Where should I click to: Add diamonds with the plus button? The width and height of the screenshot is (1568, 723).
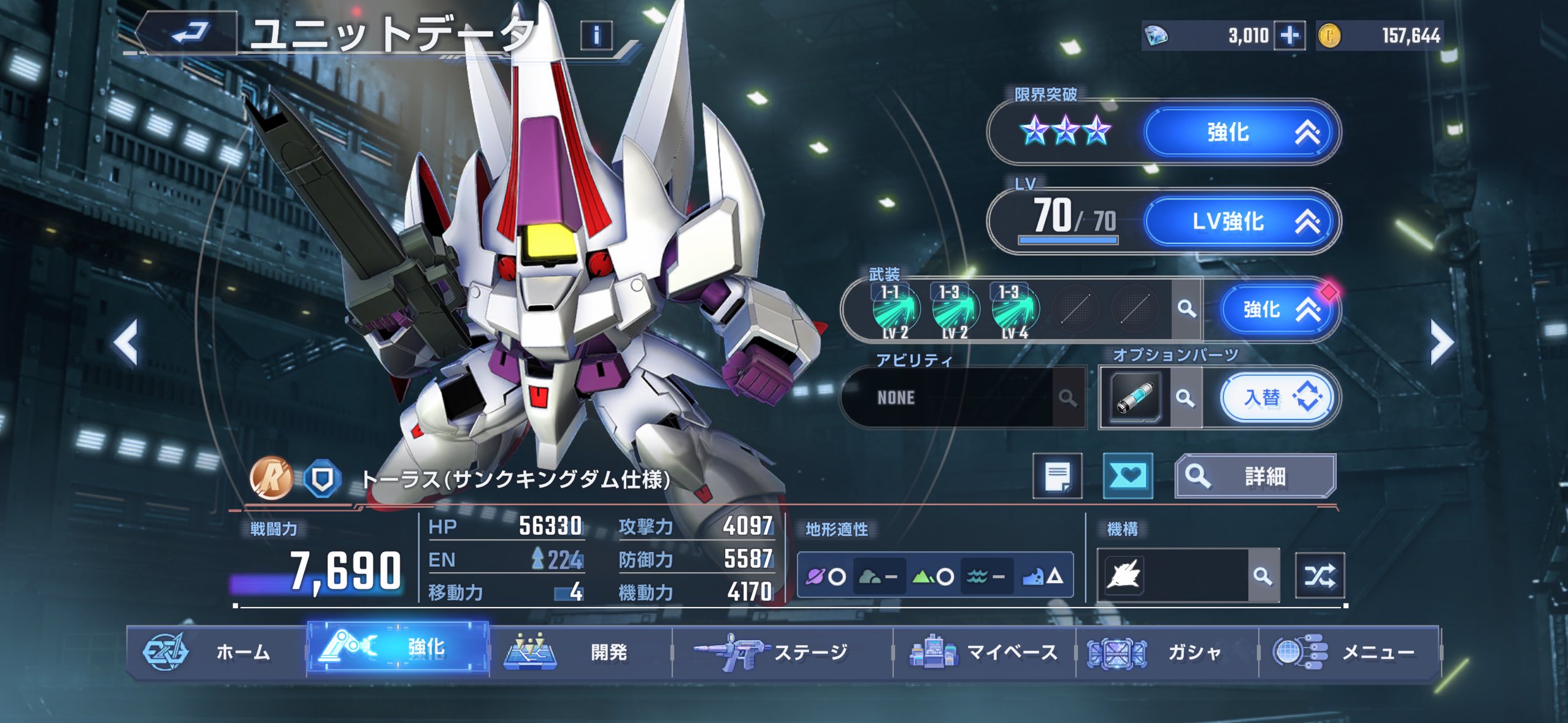[1289, 35]
